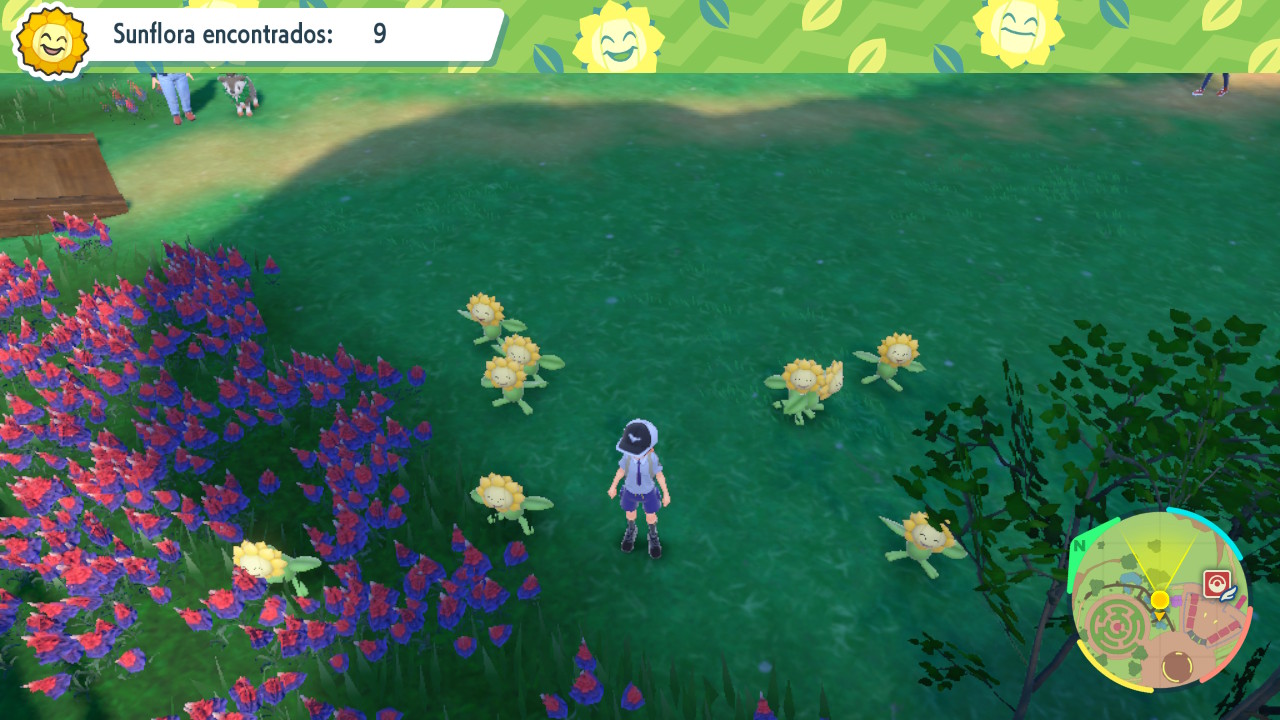Select the north N compass indicator
This screenshot has height=720, width=1280.
coord(1079,546)
